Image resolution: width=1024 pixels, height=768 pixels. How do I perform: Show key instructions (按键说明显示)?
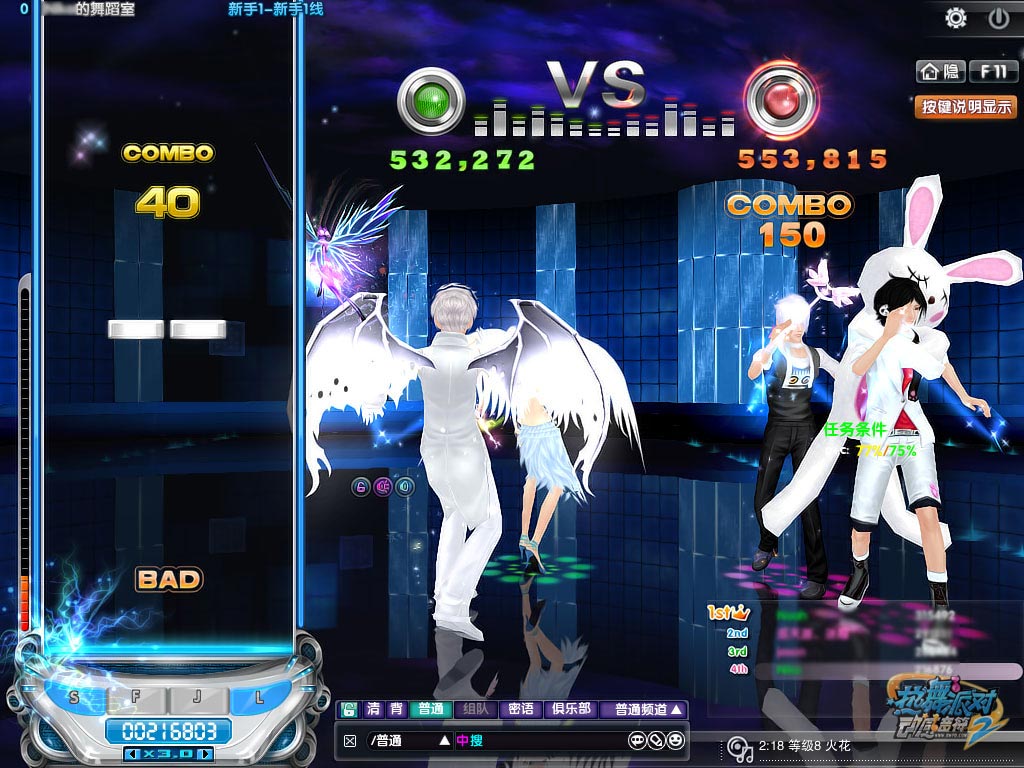pos(965,106)
